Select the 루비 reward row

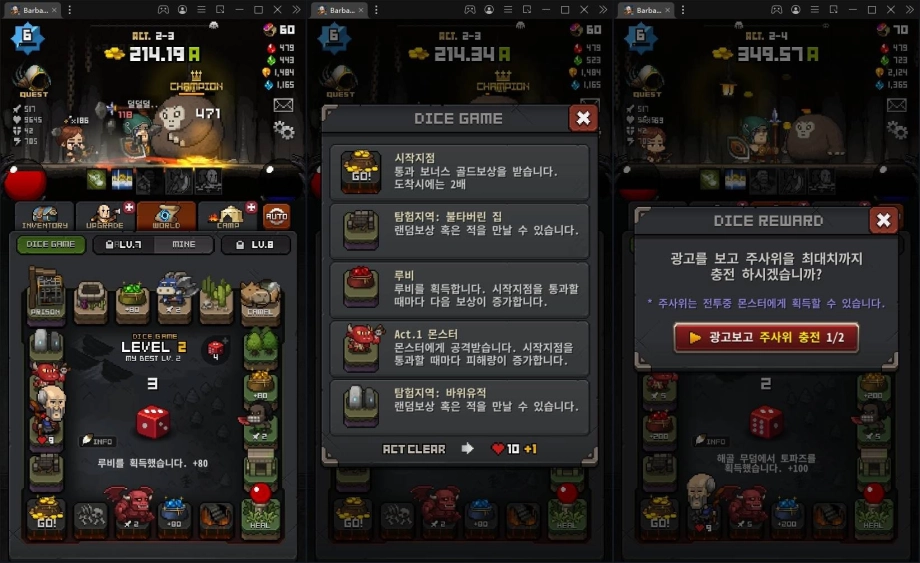461,290
